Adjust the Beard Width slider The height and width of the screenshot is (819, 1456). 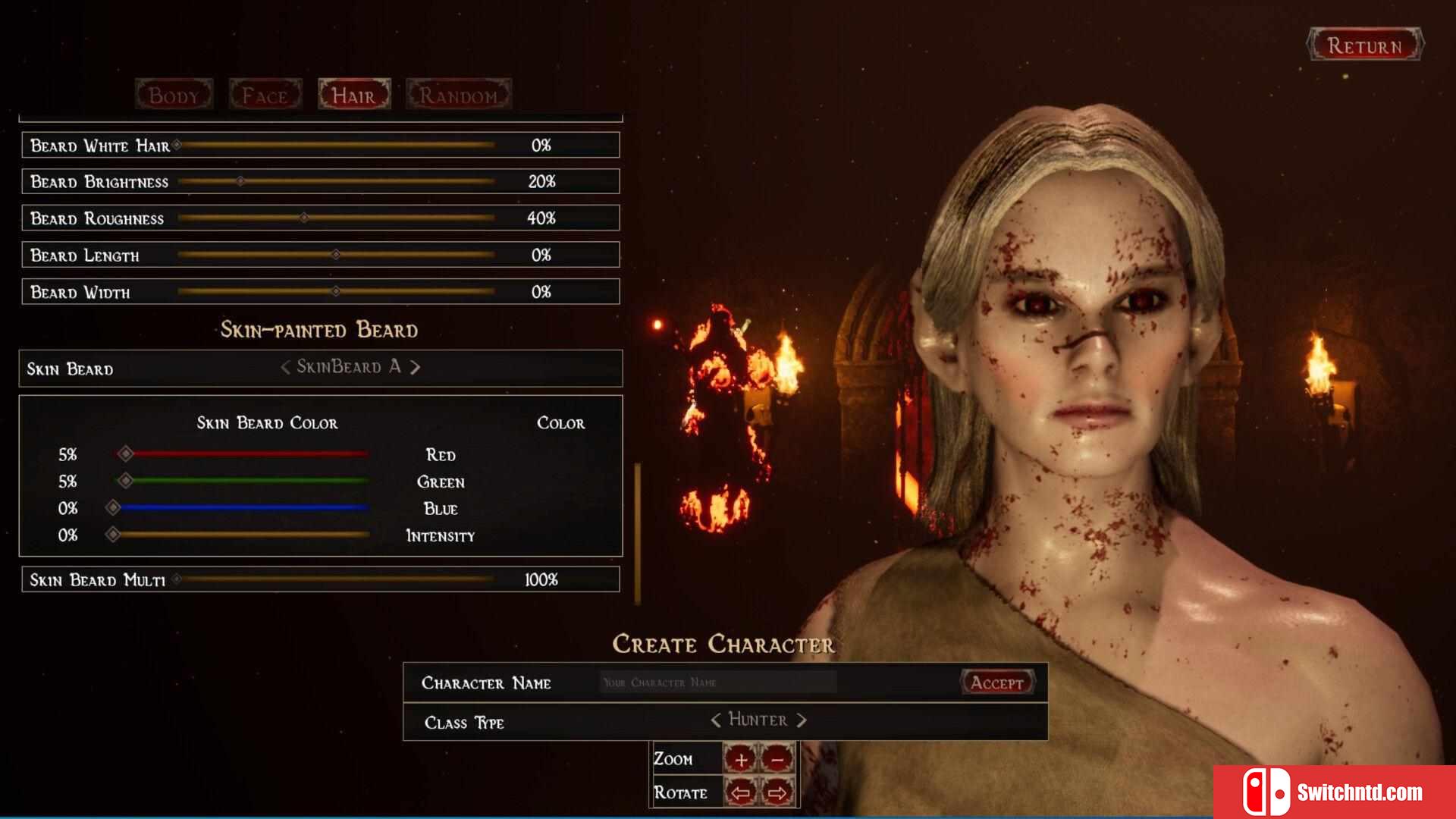click(x=335, y=291)
